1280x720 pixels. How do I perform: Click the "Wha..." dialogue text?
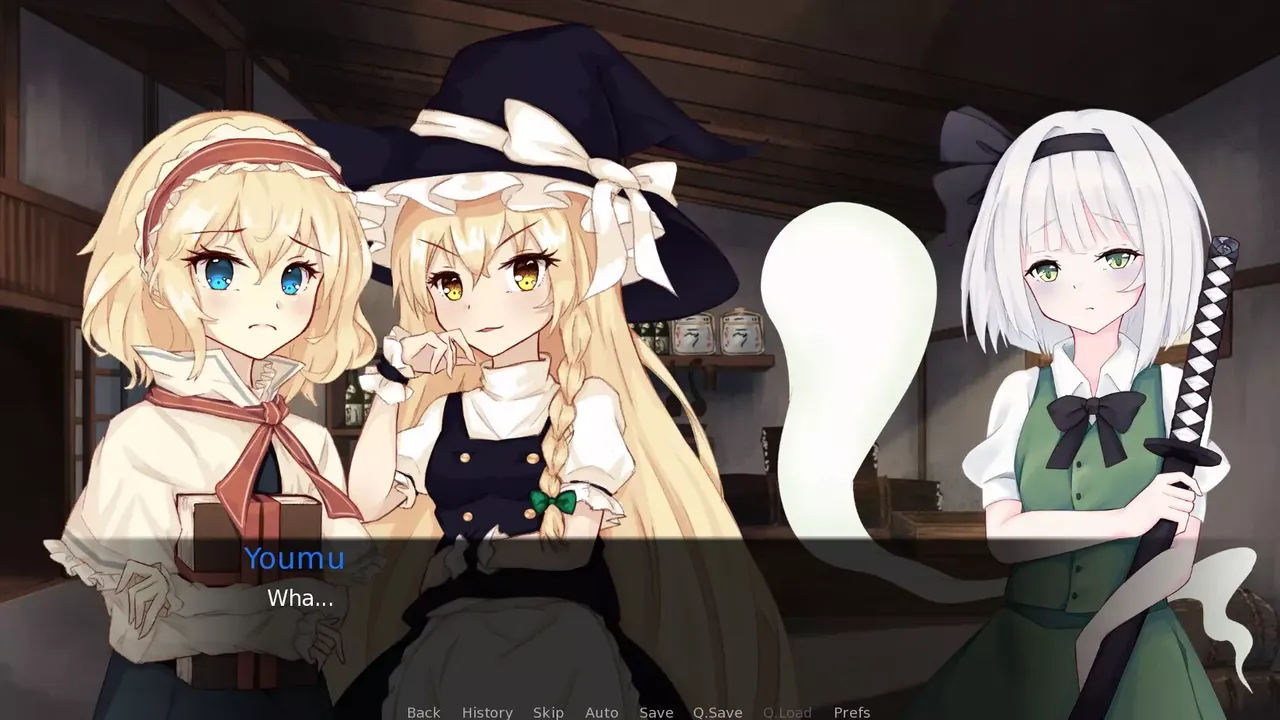pyautogui.click(x=300, y=598)
